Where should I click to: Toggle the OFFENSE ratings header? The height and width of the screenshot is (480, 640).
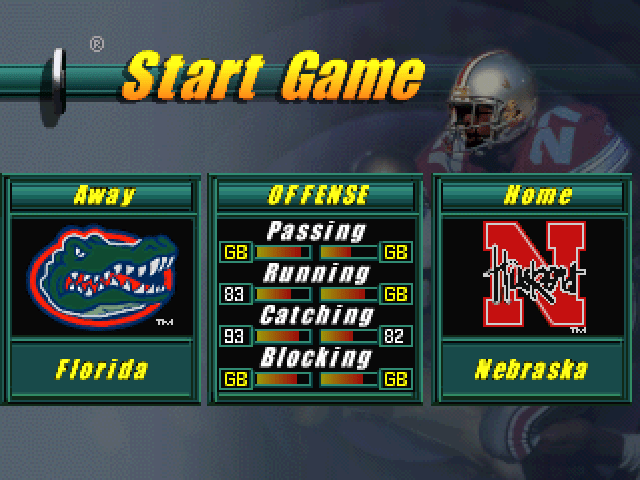click(318, 195)
